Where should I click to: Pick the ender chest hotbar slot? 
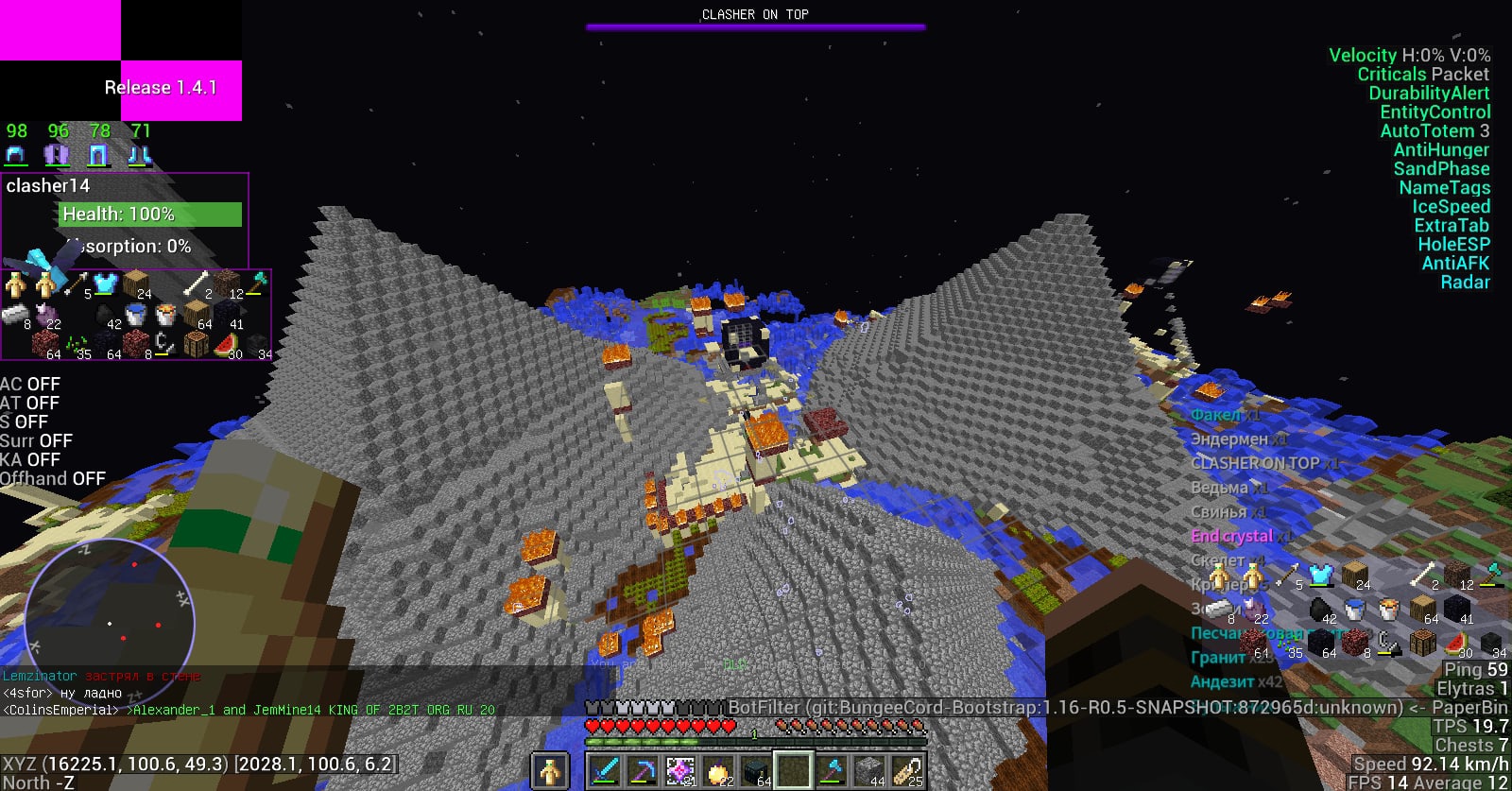756,771
